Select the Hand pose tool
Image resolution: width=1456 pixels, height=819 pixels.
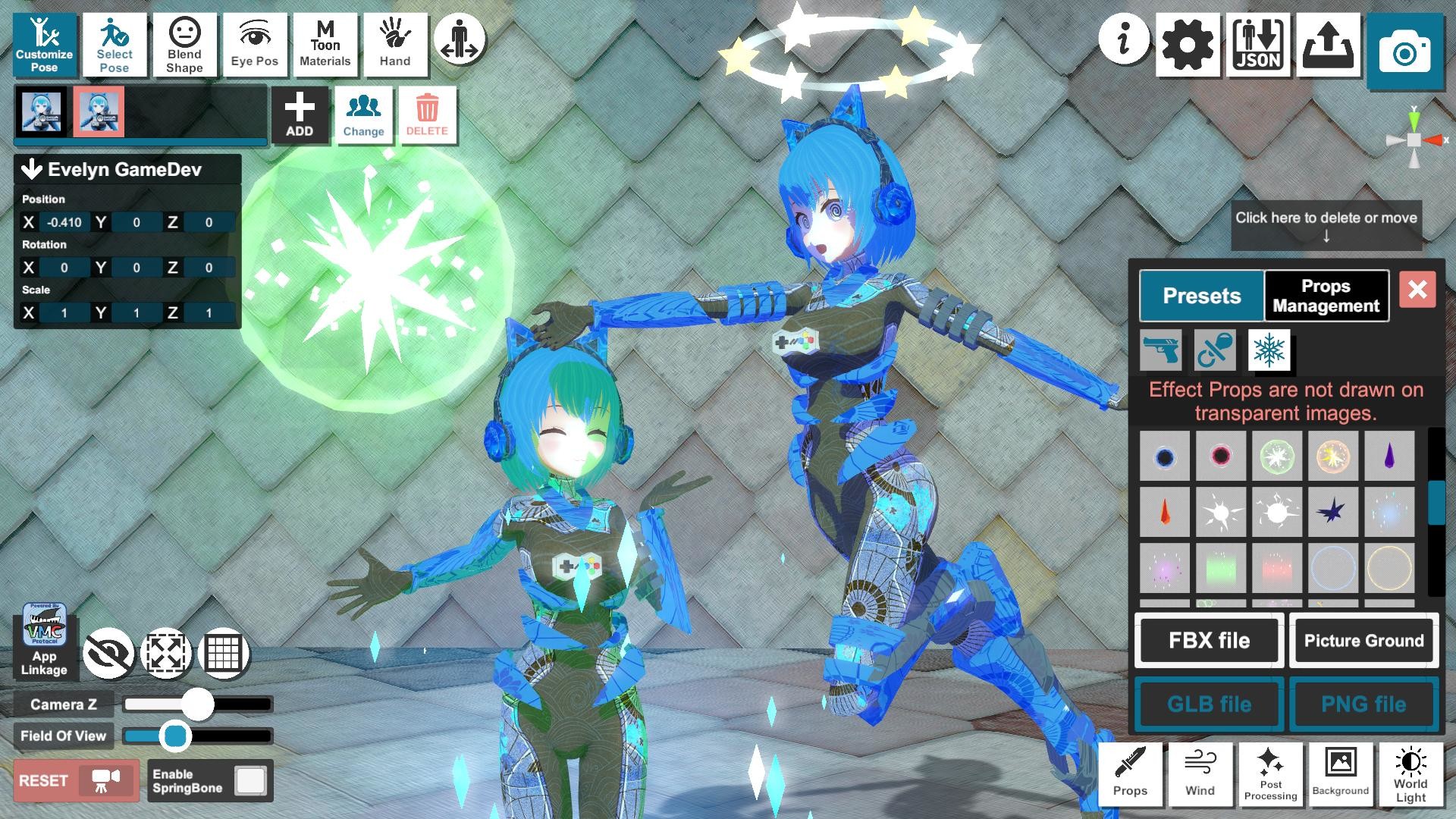[x=394, y=45]
